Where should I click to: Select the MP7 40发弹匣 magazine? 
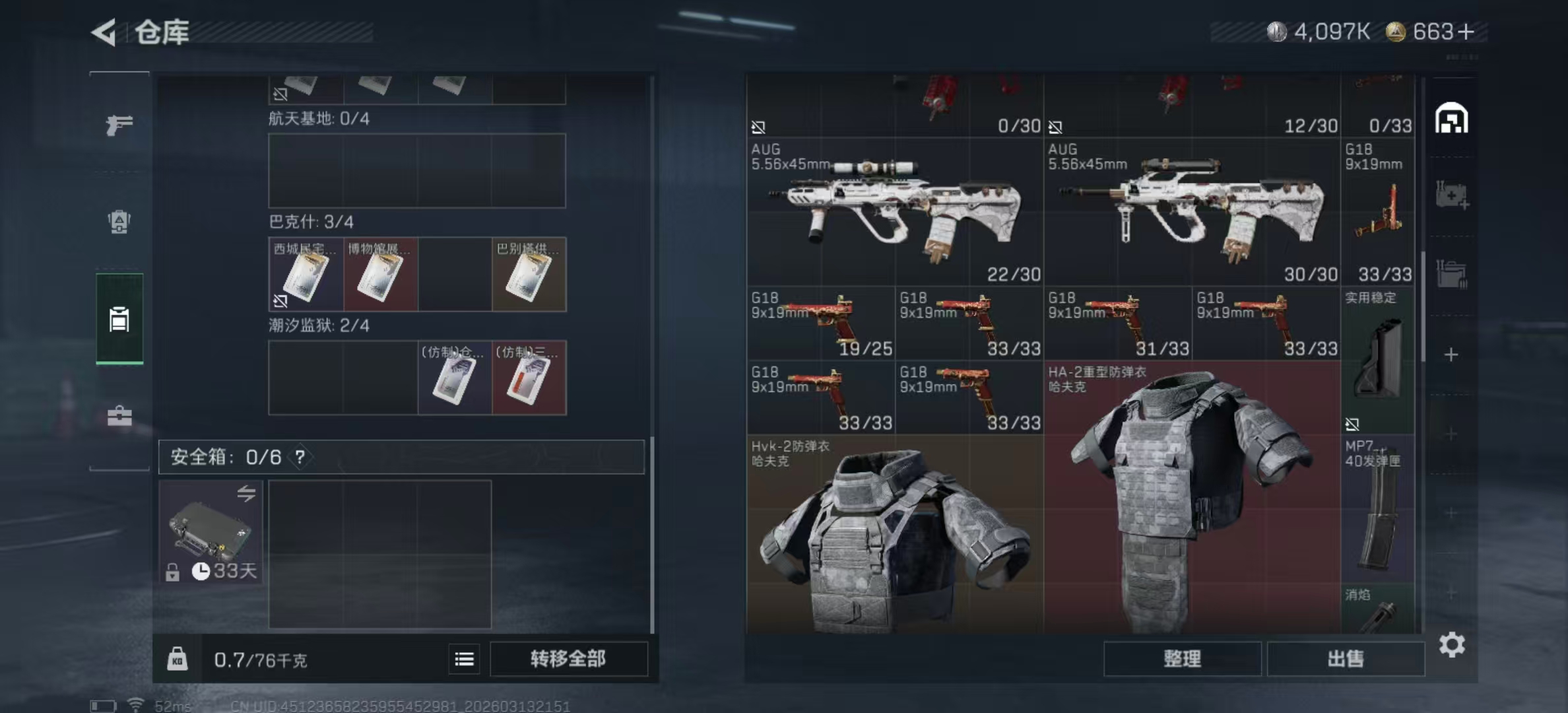(x=1378, y=508)
